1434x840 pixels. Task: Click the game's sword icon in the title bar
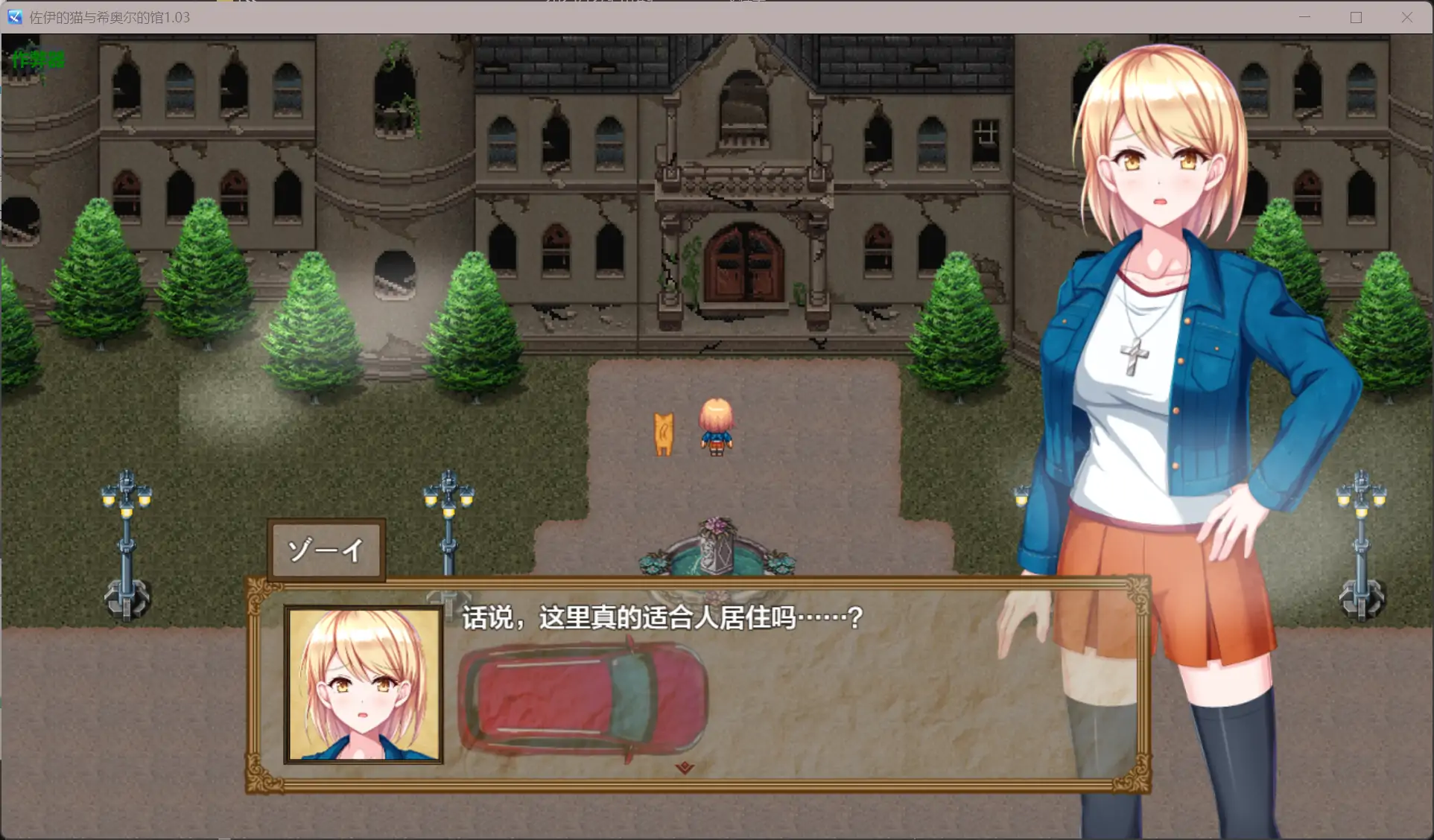coord(13,16)
